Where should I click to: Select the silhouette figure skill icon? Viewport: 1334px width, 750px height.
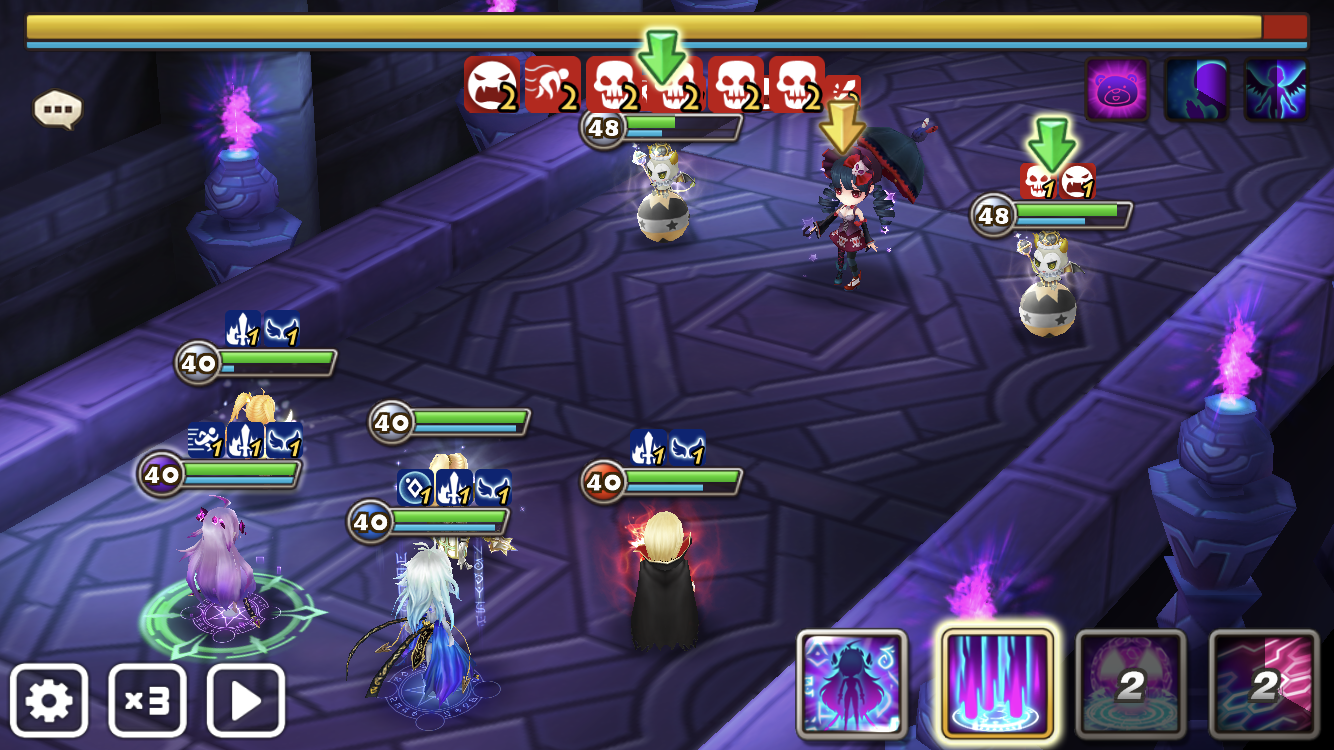(x=852, y=684)
